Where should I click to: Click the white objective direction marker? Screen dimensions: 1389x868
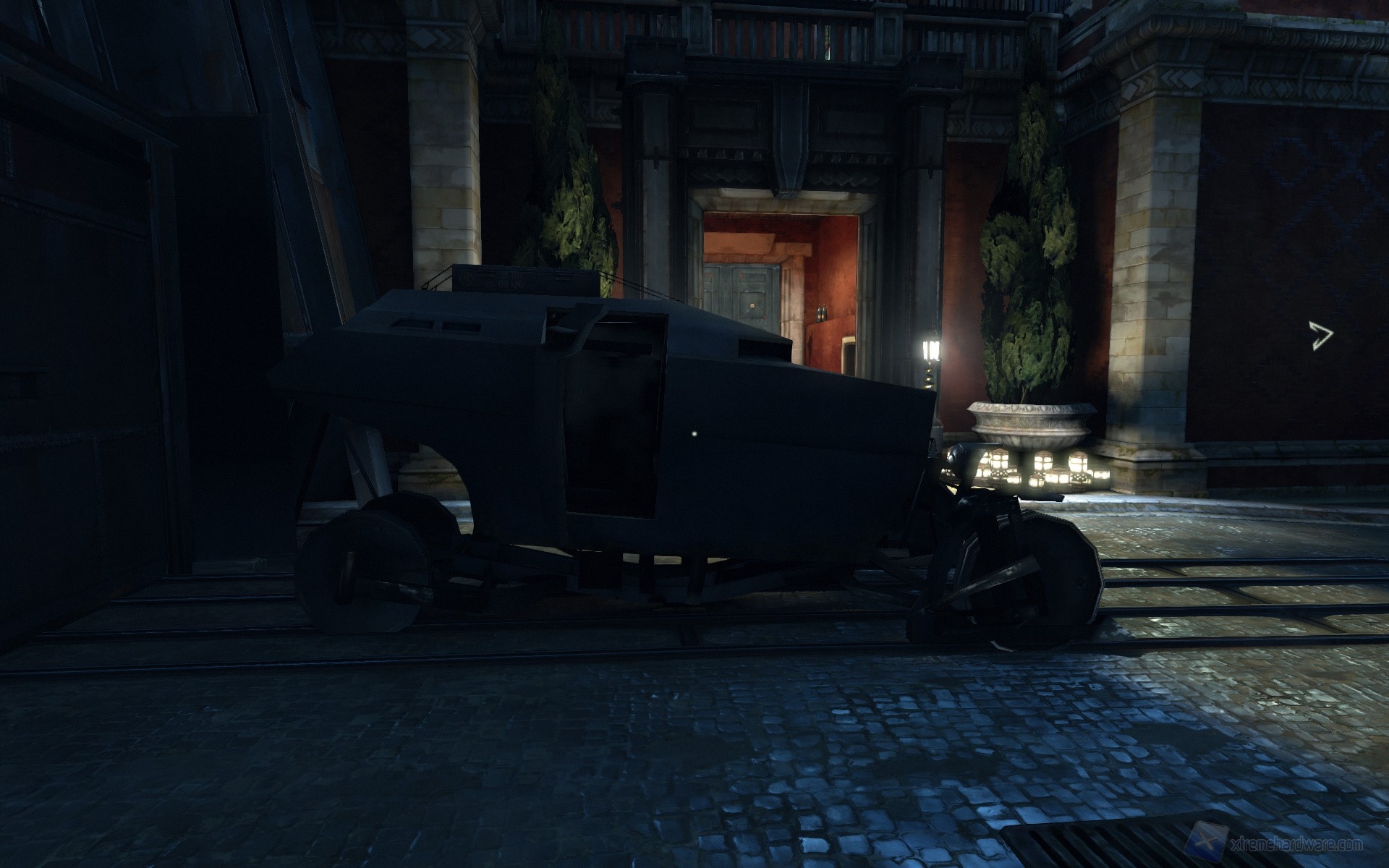pos(1320,336)
